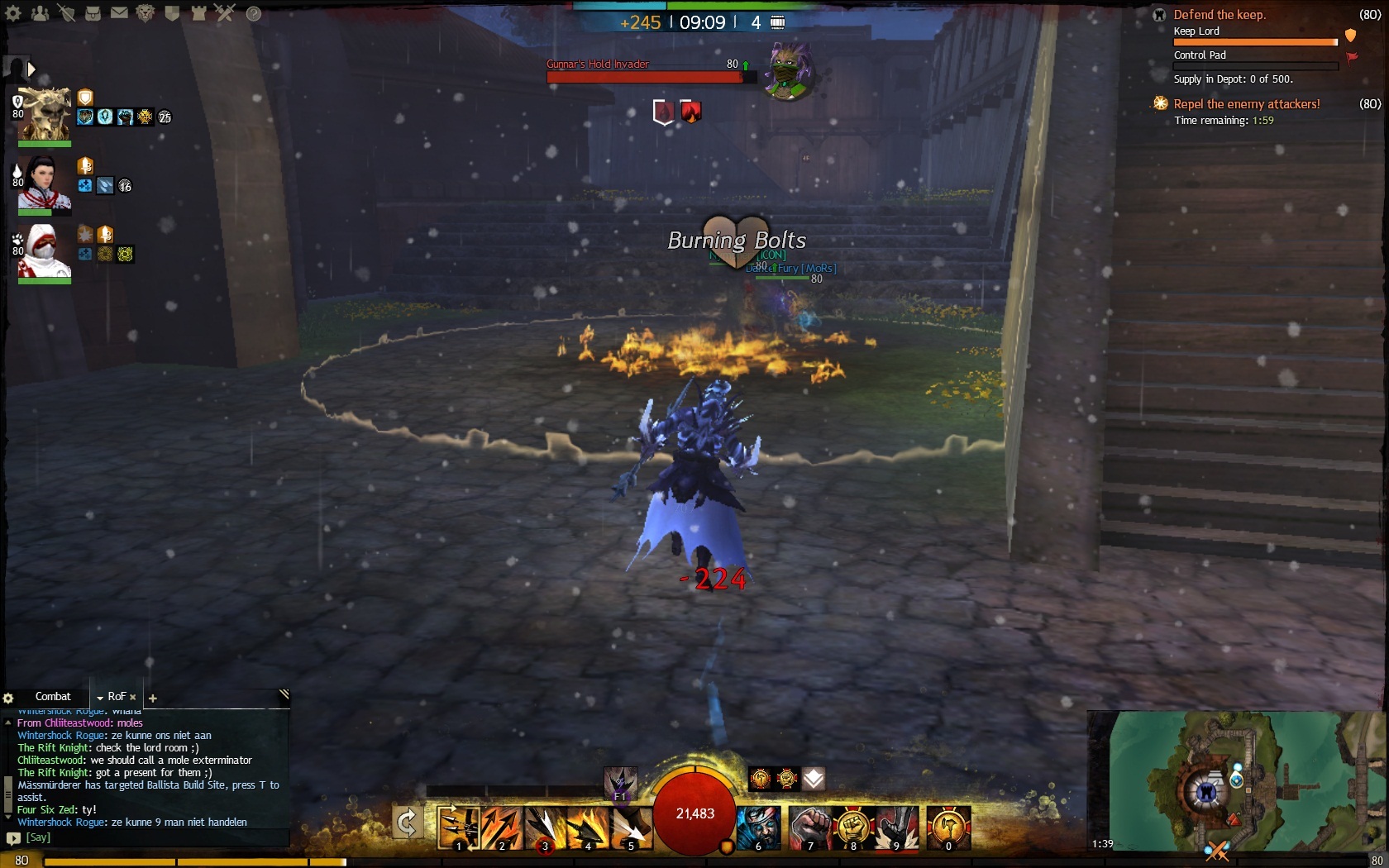Select the skull-helmet party member portrait
Viewport: 1389px width, 868px height.
point(45,113)
